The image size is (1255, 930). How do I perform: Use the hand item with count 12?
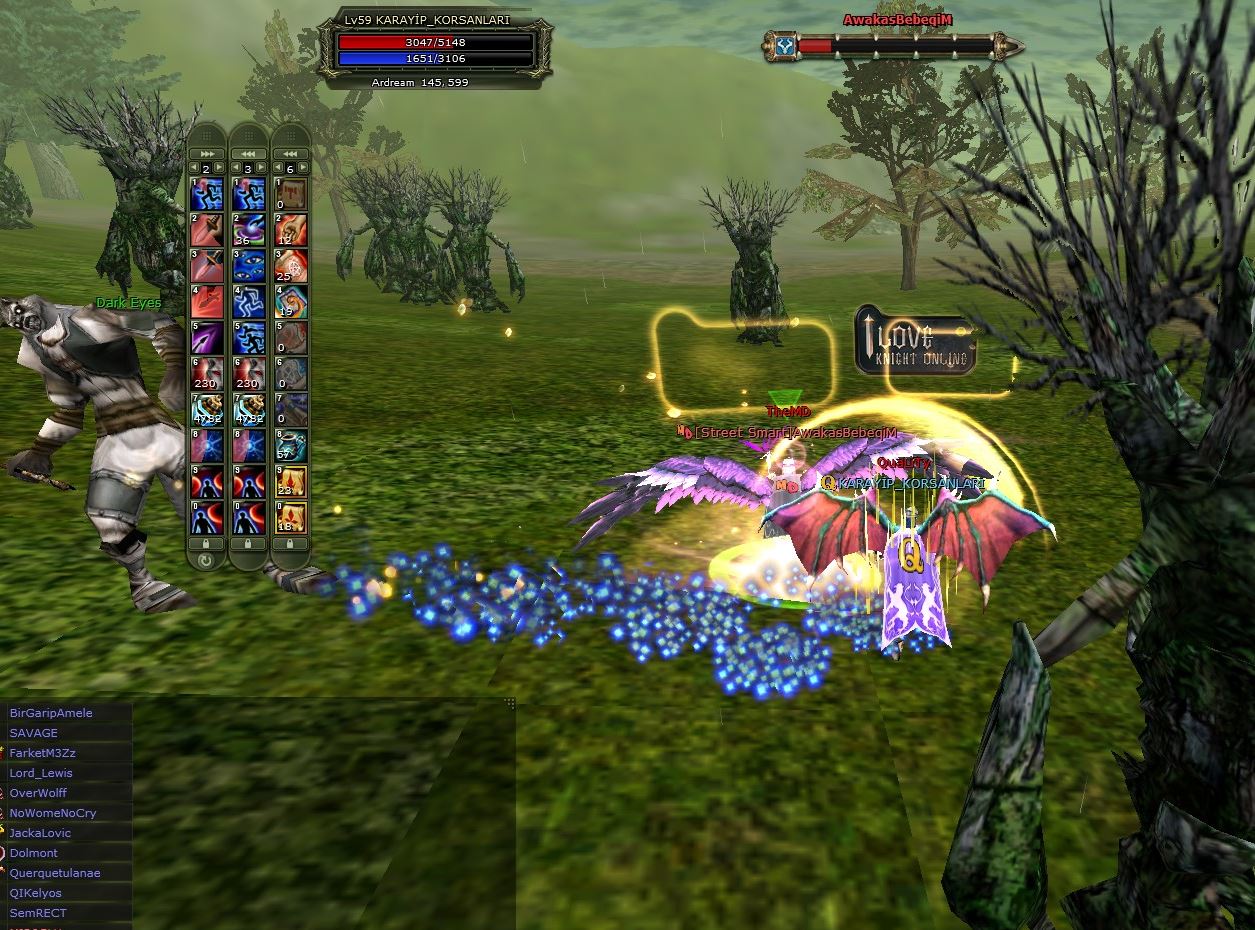(291, 231)
